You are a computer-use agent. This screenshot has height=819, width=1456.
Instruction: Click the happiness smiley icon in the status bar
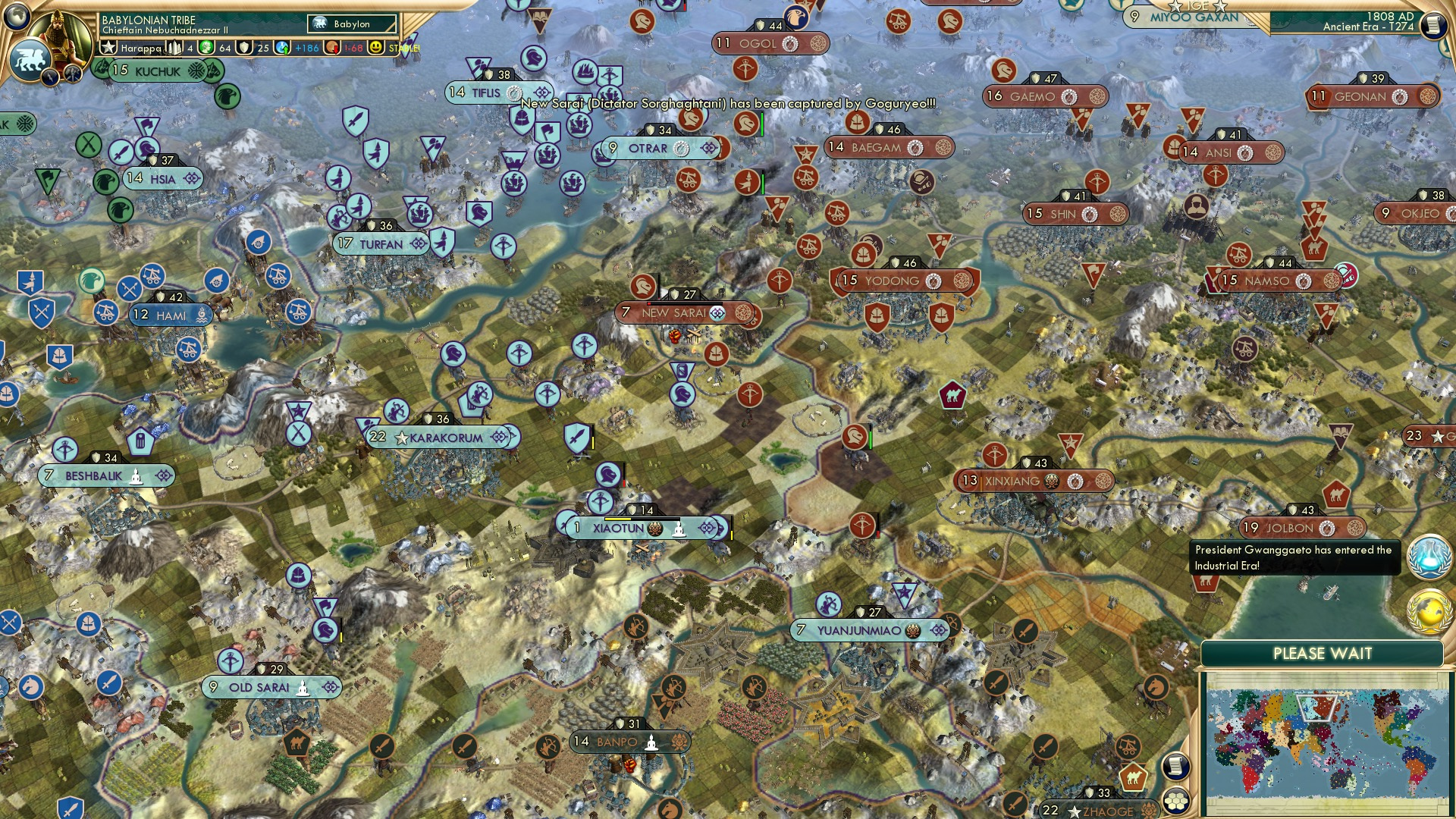(x=377, y=48)
